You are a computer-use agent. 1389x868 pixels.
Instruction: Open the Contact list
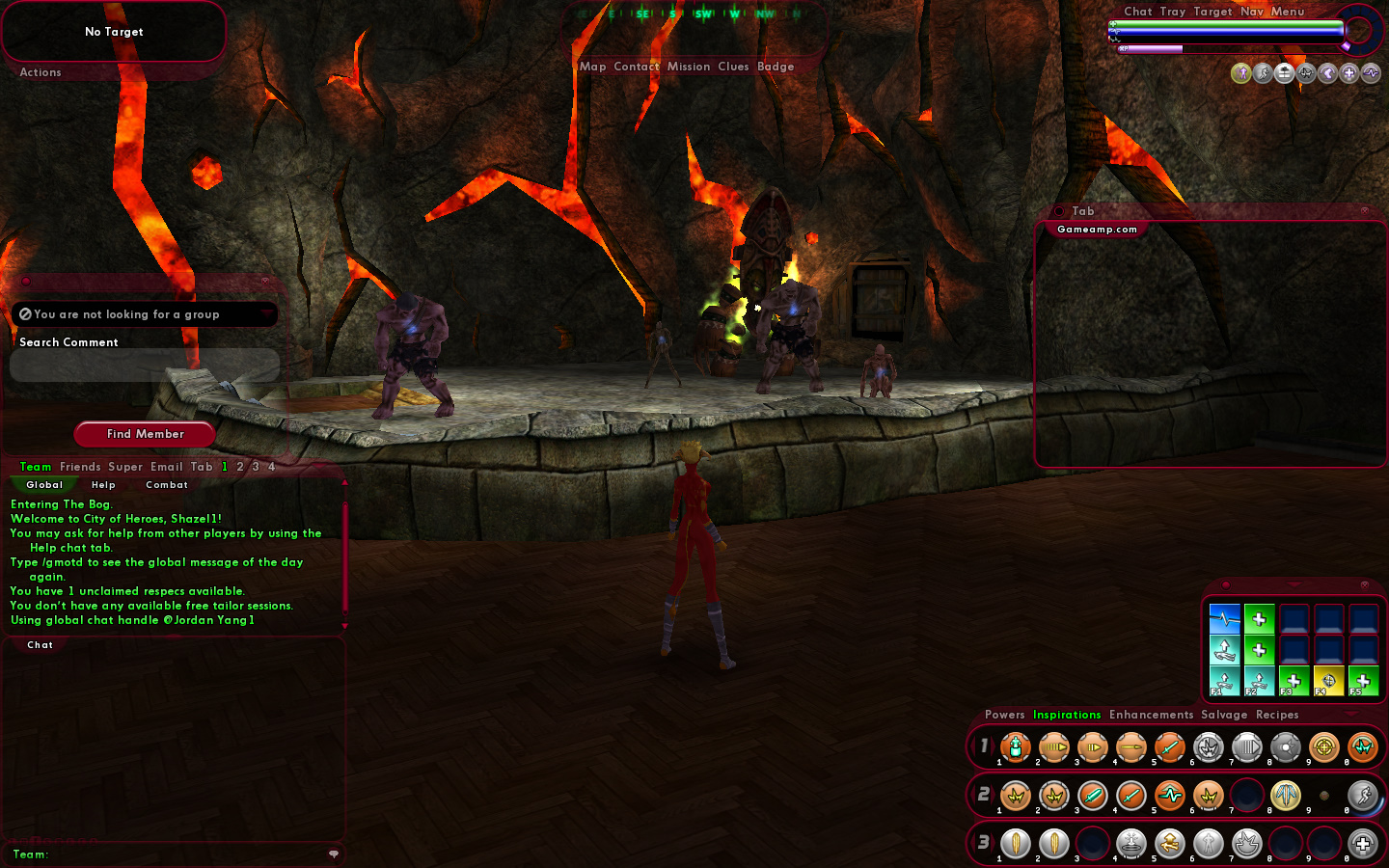coord(637,67)
